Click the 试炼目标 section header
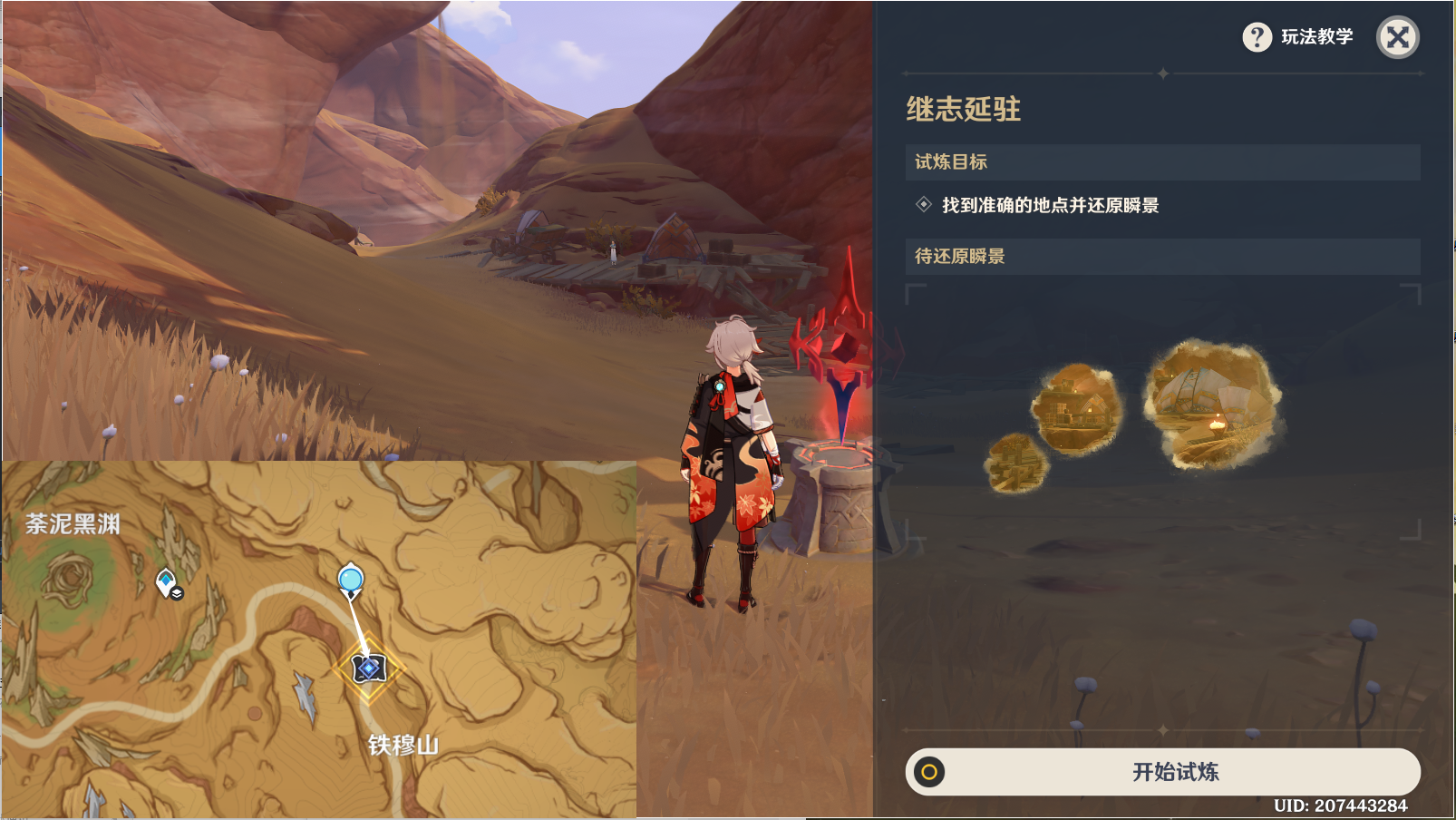This screenshot has height=820, width=1456. point(951,161)
